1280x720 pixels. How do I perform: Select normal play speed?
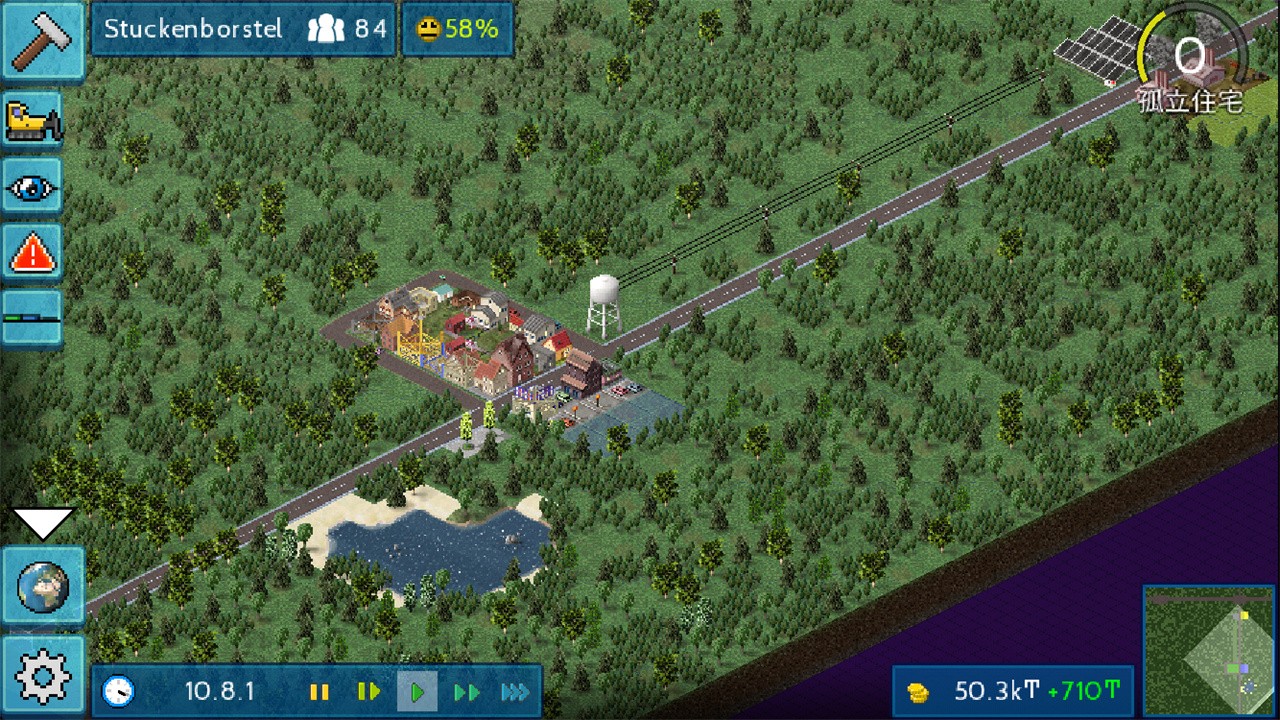417,692
